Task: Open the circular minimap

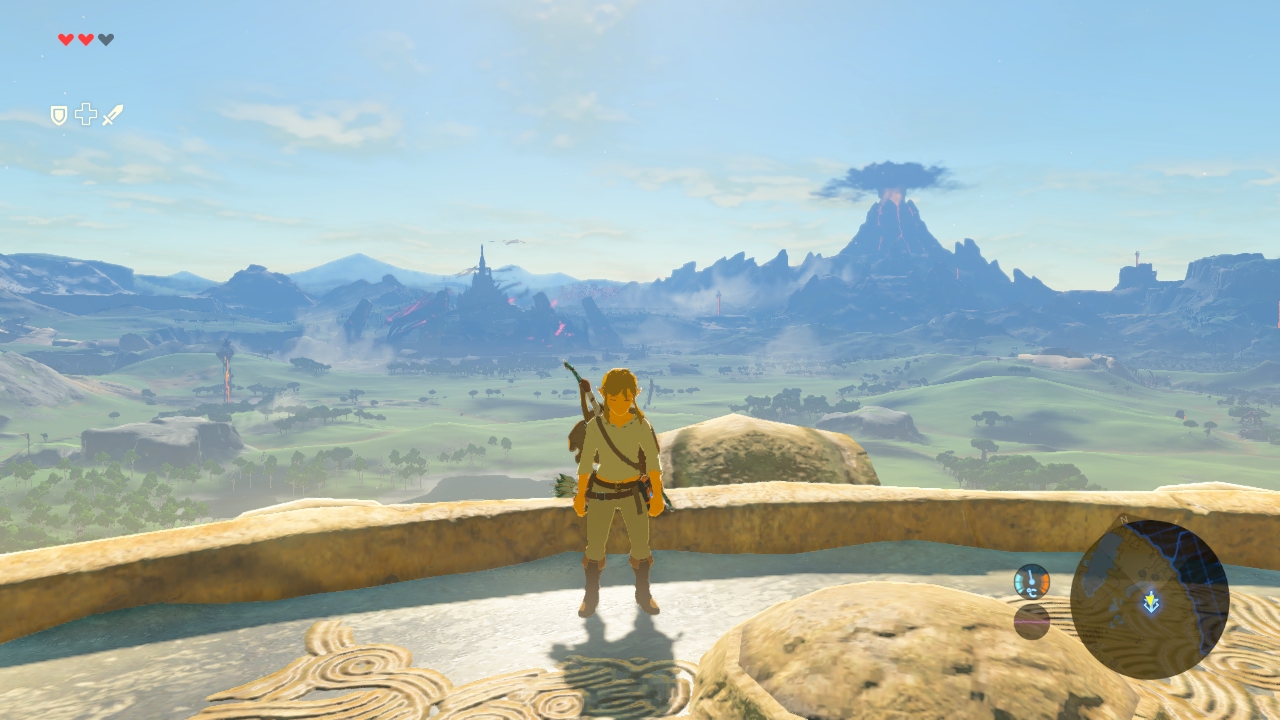Action: (x=1149, y=599)
